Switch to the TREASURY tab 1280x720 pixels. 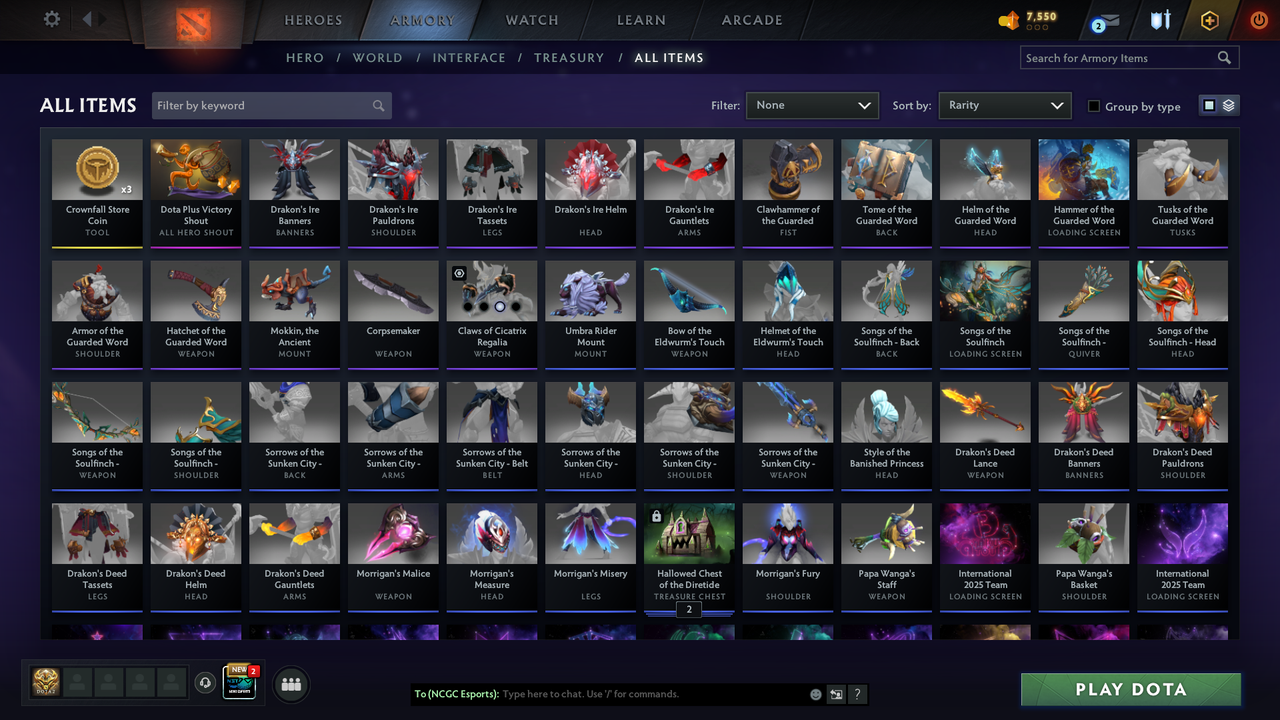click(x=569, y=58)
